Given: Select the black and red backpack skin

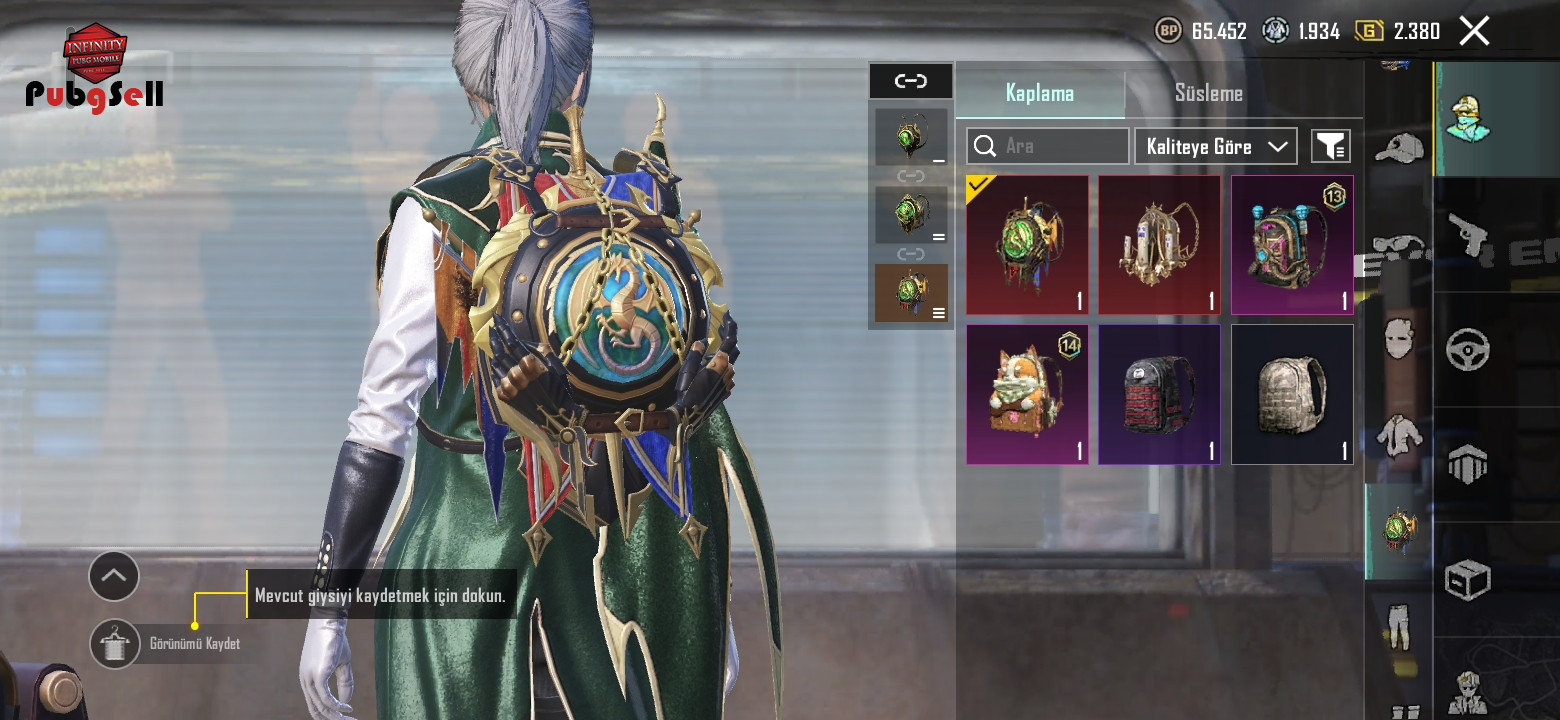Looking at the screenshot, I should [x=1159, y=394].
